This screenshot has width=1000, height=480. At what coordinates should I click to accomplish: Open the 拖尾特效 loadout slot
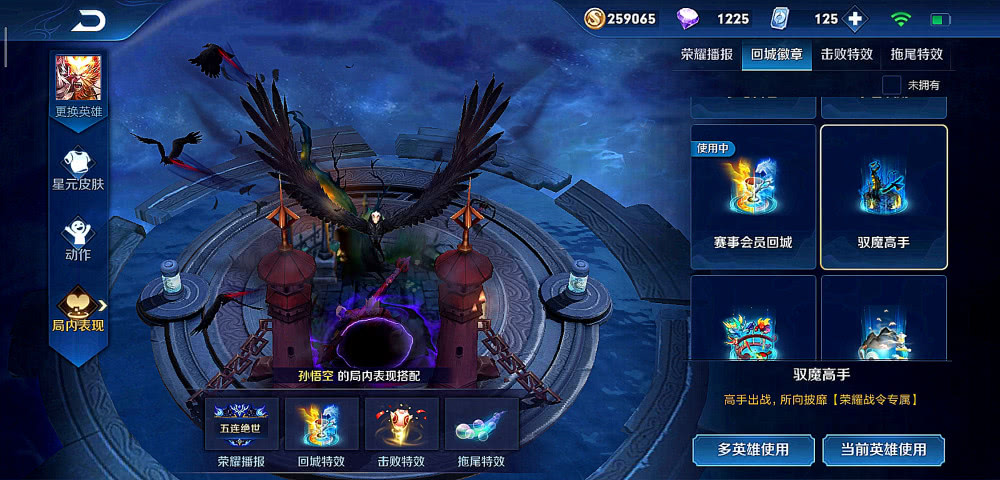point(481,425)
